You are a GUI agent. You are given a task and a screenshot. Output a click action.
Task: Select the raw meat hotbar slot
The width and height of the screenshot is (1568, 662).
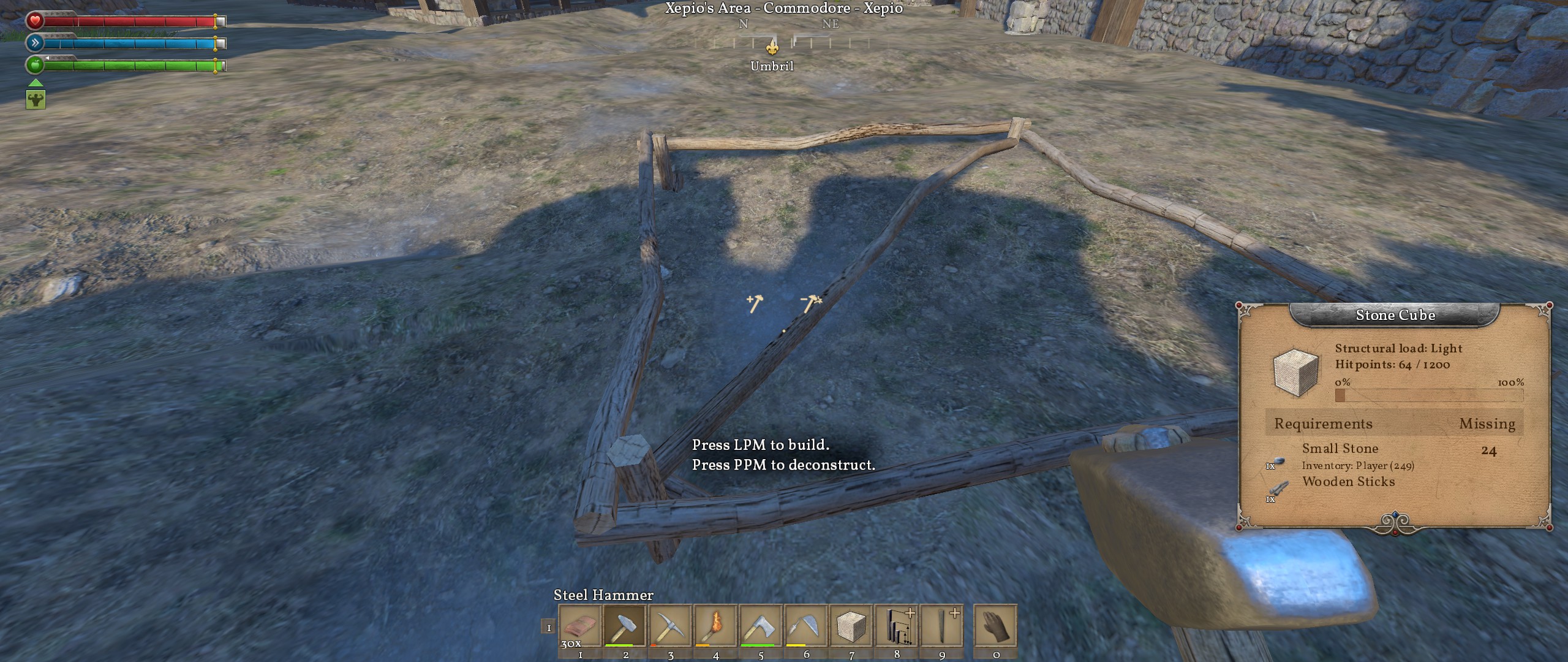tap(579, 626)
